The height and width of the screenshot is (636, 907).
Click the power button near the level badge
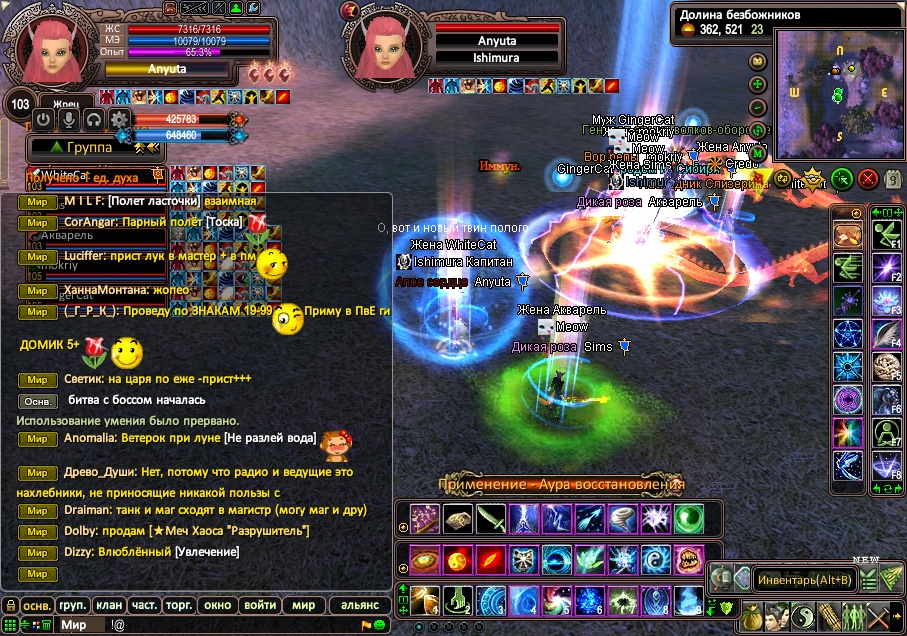pos(43,120)
